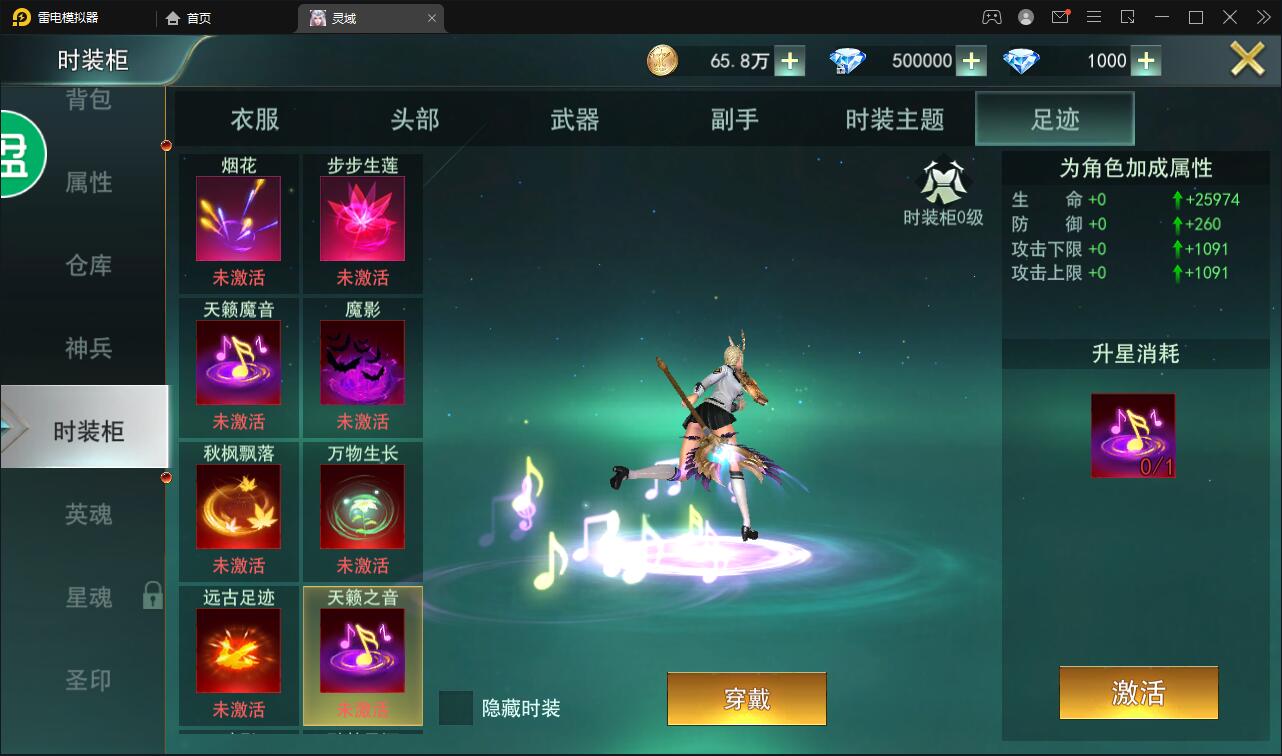This screenshot has height=756, width=1282.
Task: Select the 步步生莲 lotus footprint icon
Action: 362,218
